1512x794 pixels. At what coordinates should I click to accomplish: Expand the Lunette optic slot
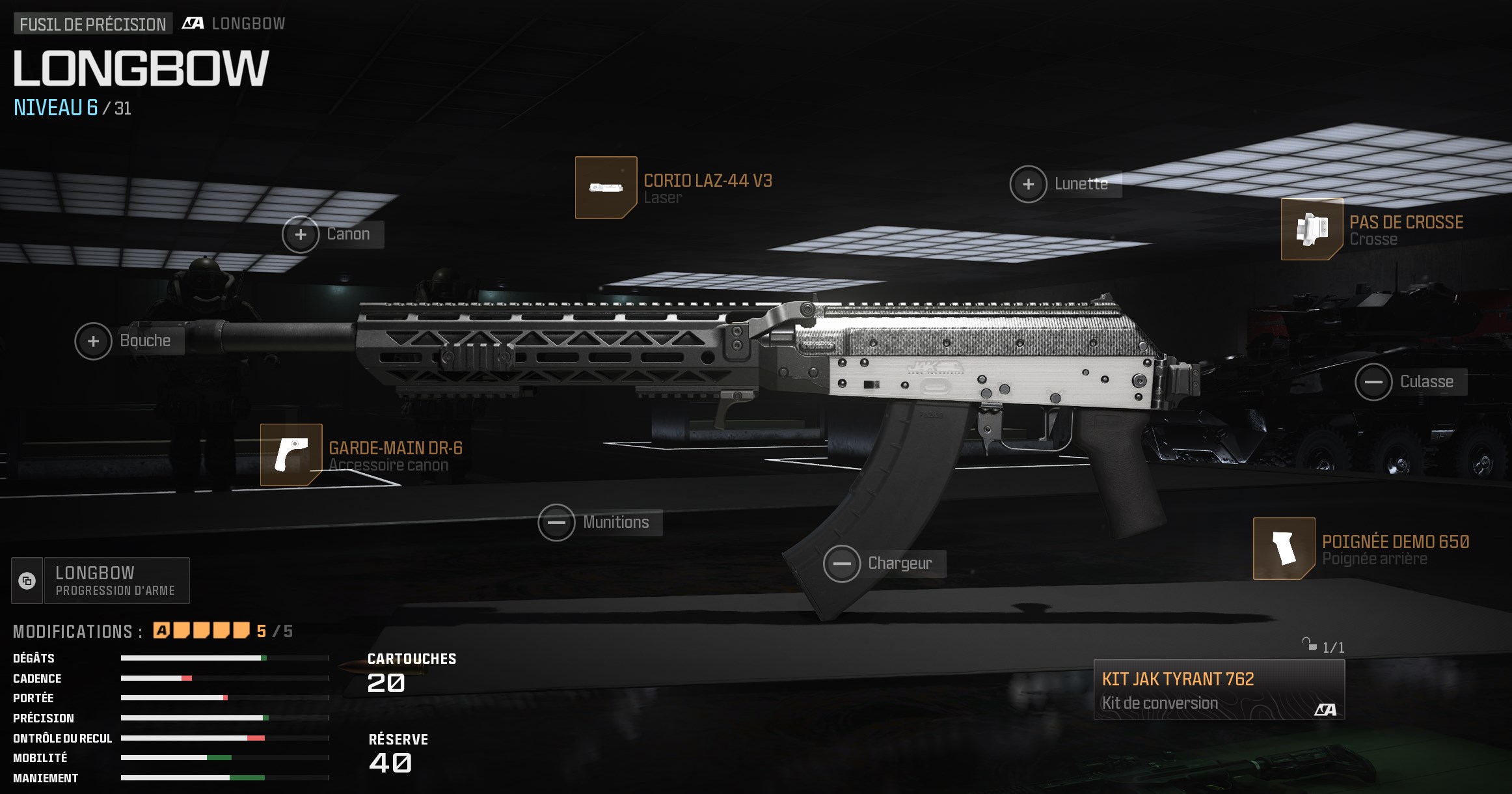click(x=1029, y=185)
